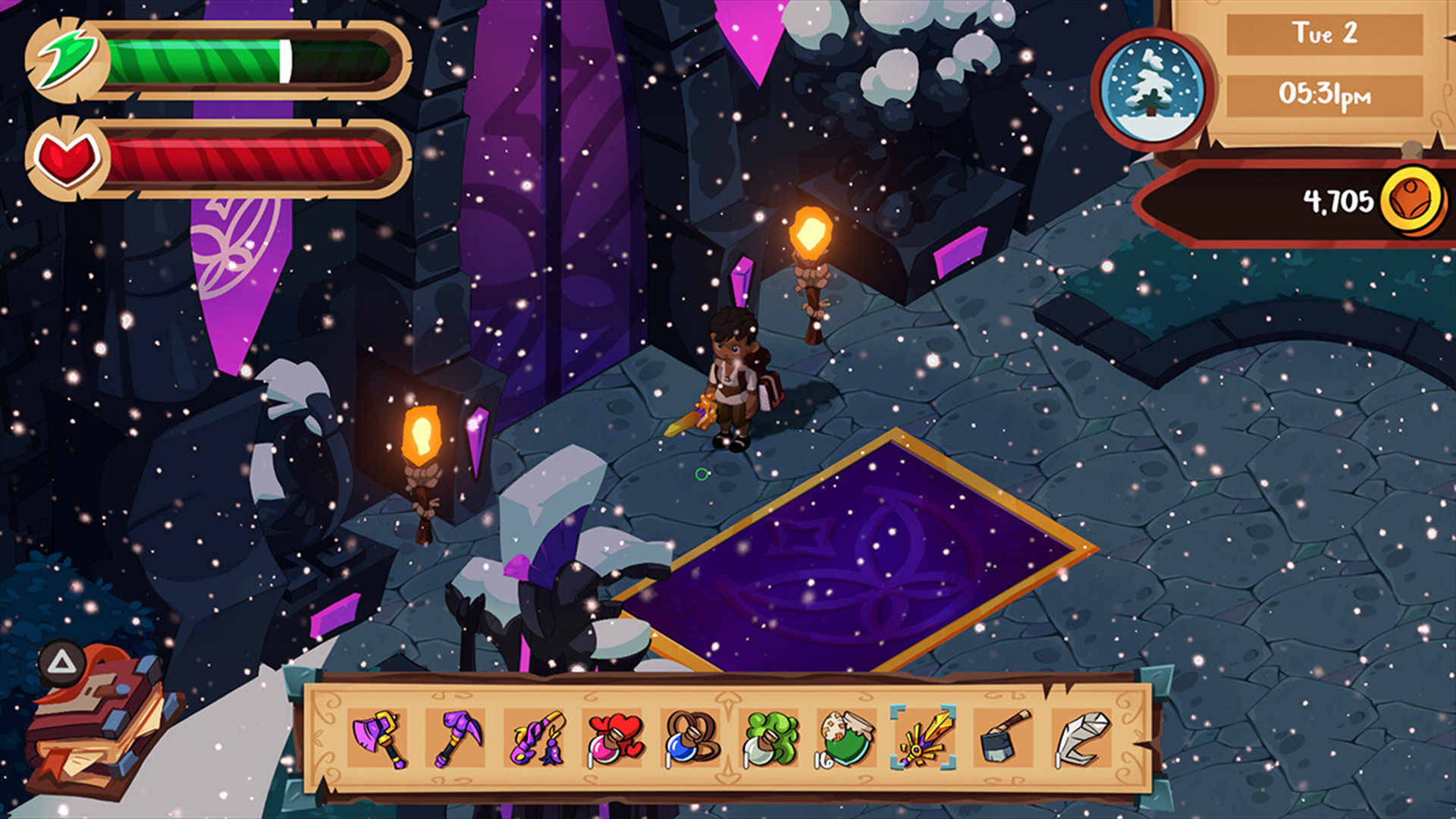The height and width of the screenshot is (819, 1456).
Task: Choose the purple pickaxe in the hotbar
Action: [457, 738]
